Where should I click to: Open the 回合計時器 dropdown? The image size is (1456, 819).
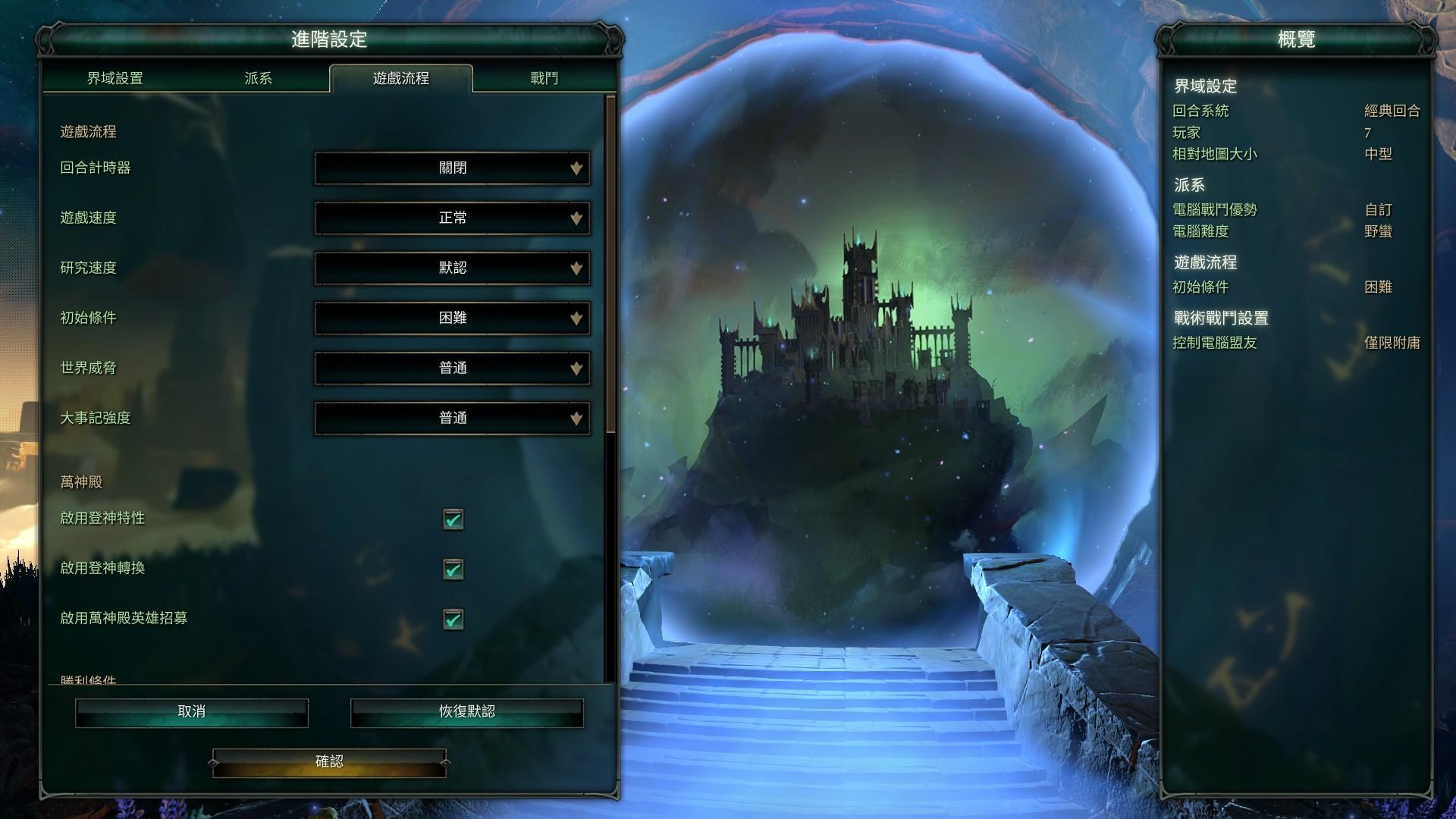pyautogui.click(x=453, y=168)
